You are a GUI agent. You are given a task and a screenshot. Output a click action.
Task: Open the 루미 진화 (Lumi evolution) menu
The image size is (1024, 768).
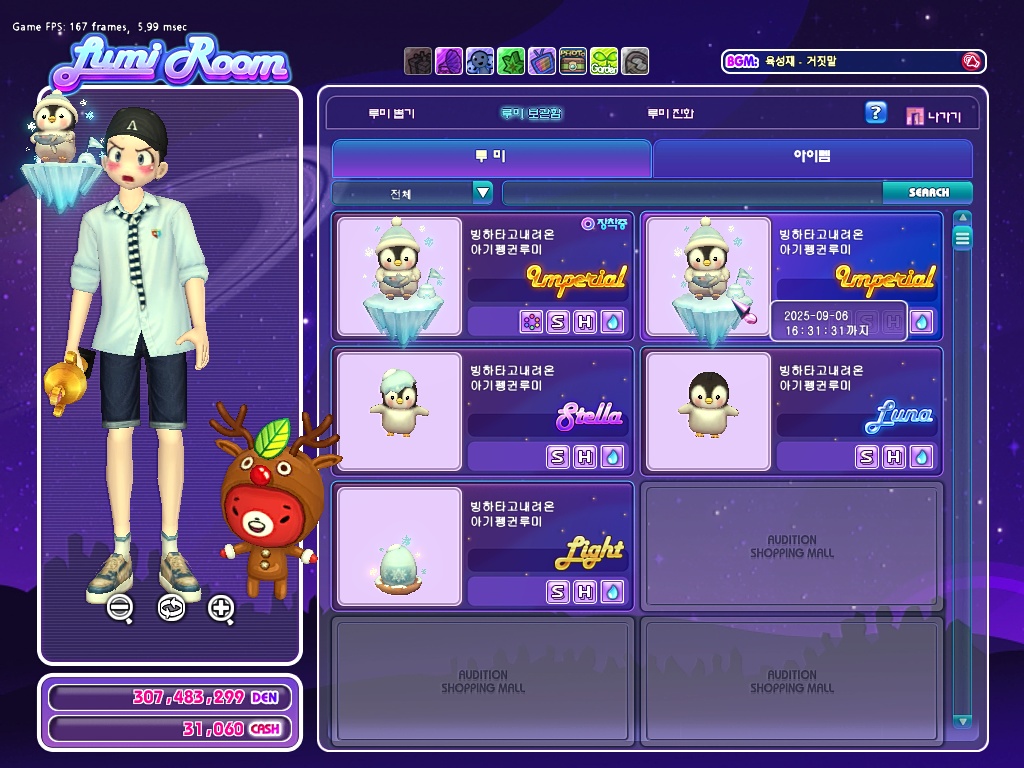[670, 114]
